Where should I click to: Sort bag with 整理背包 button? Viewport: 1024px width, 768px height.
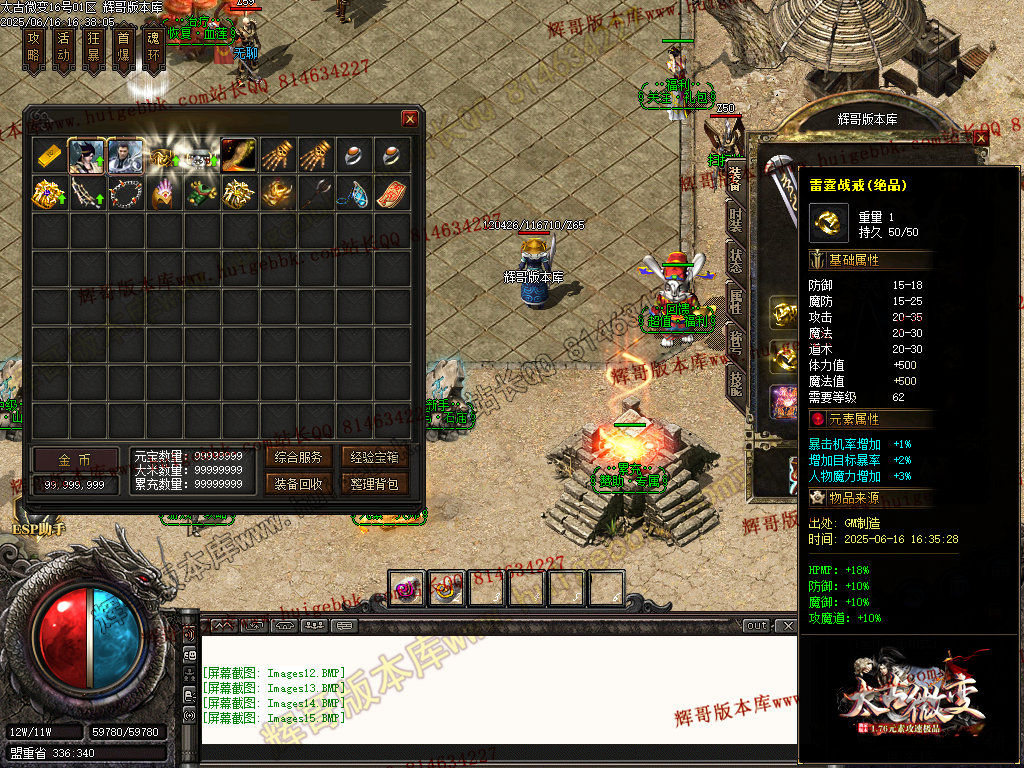click(375, 484)
